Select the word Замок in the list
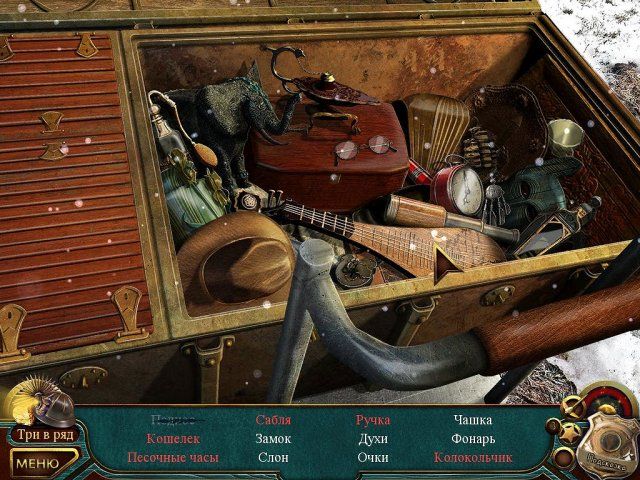Viewport: 640px width, 480px height. [x=273, y=439]
